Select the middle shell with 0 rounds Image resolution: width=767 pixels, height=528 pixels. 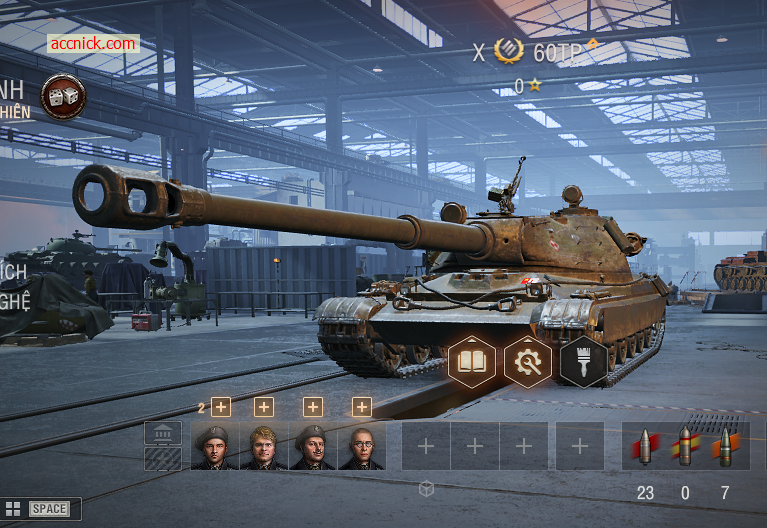(x=685, y=446)
